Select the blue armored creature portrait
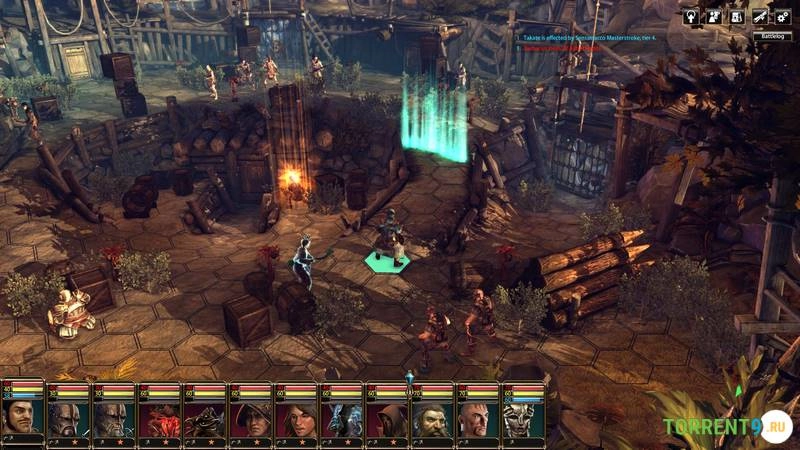Screen dimensions: 800x450 (x=341, y=416)
